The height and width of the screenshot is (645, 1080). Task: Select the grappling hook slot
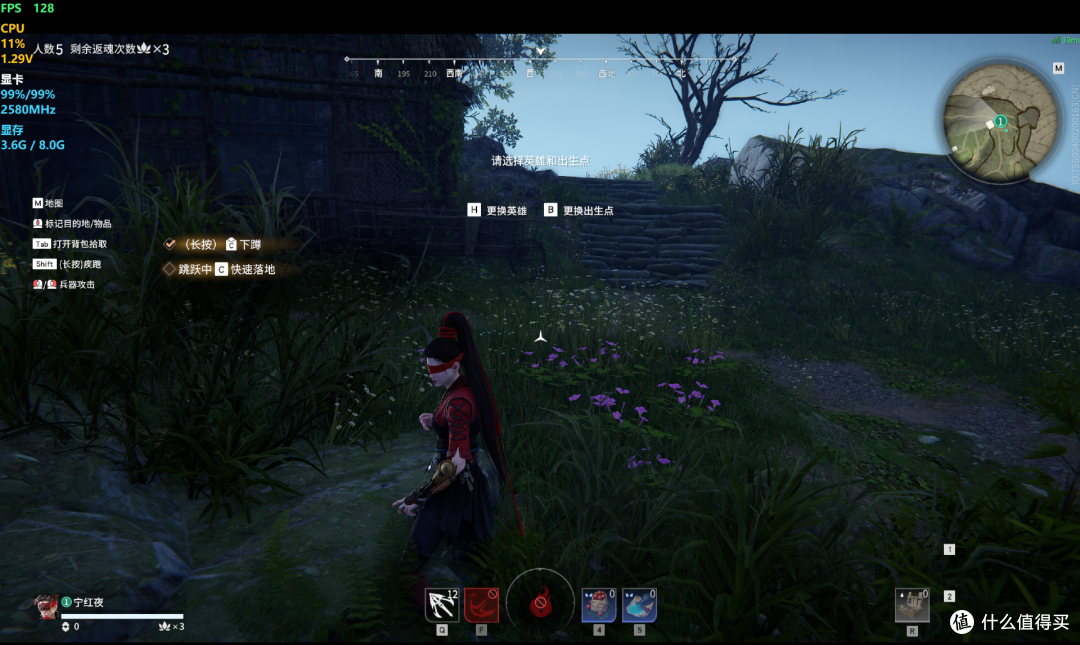[x=442, y=605]
